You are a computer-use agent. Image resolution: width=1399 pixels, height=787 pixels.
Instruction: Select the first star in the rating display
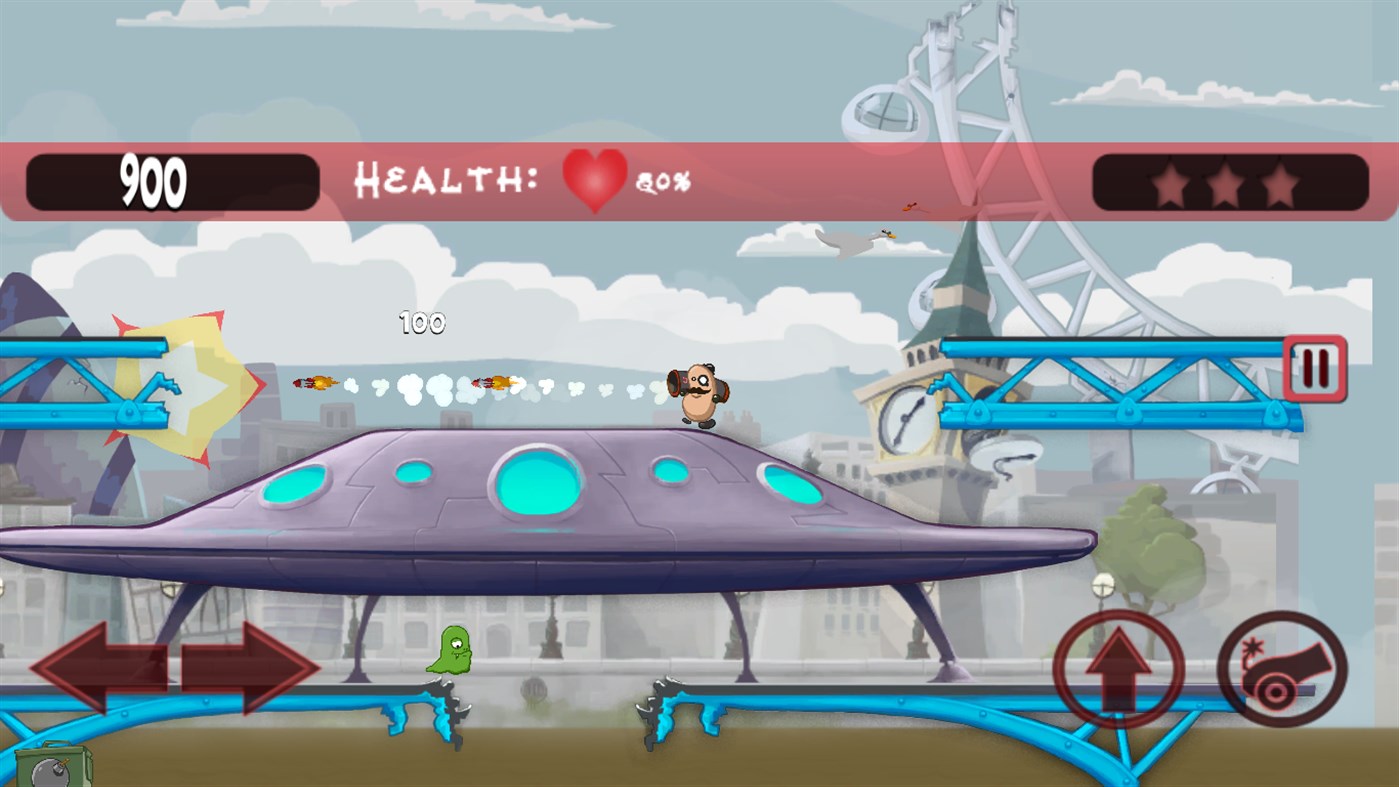coord(1171,182)
